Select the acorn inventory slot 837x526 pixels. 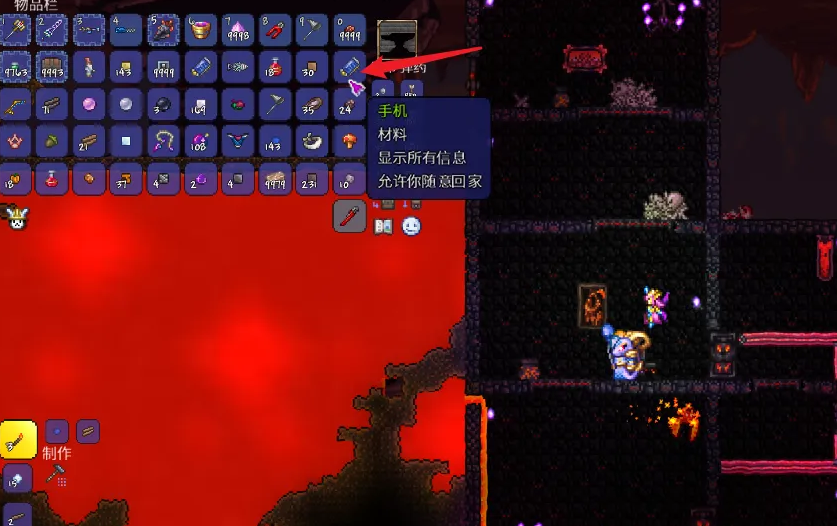coord(51,141)
